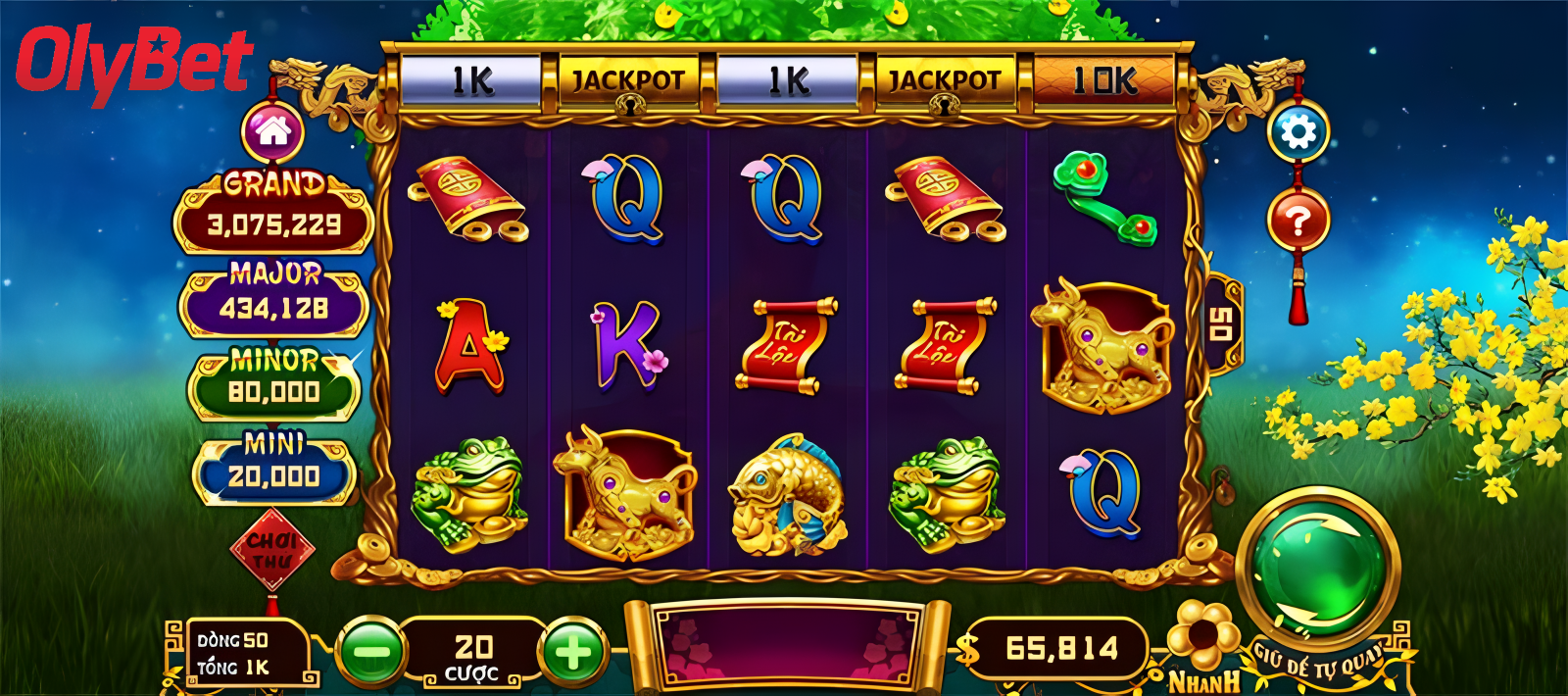Image resolution: width=1568 pixels, height=696 pixels.
Task: Spin the reels with the green orb
Action: (1317, 566)
